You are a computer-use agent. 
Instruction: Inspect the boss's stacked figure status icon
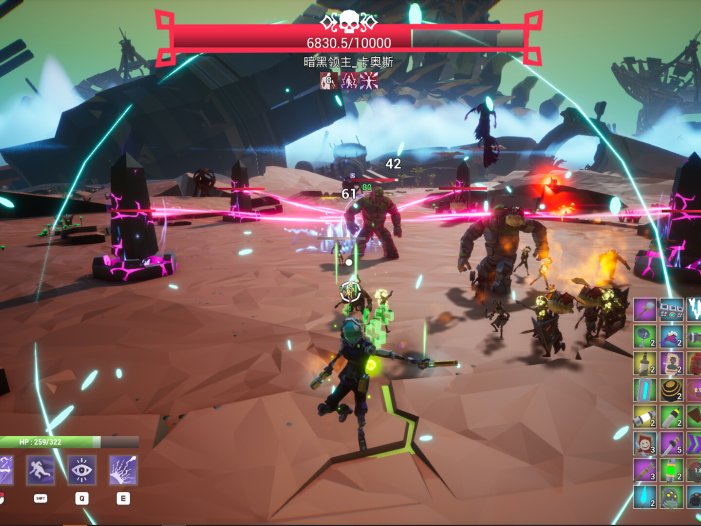[328, 81]
